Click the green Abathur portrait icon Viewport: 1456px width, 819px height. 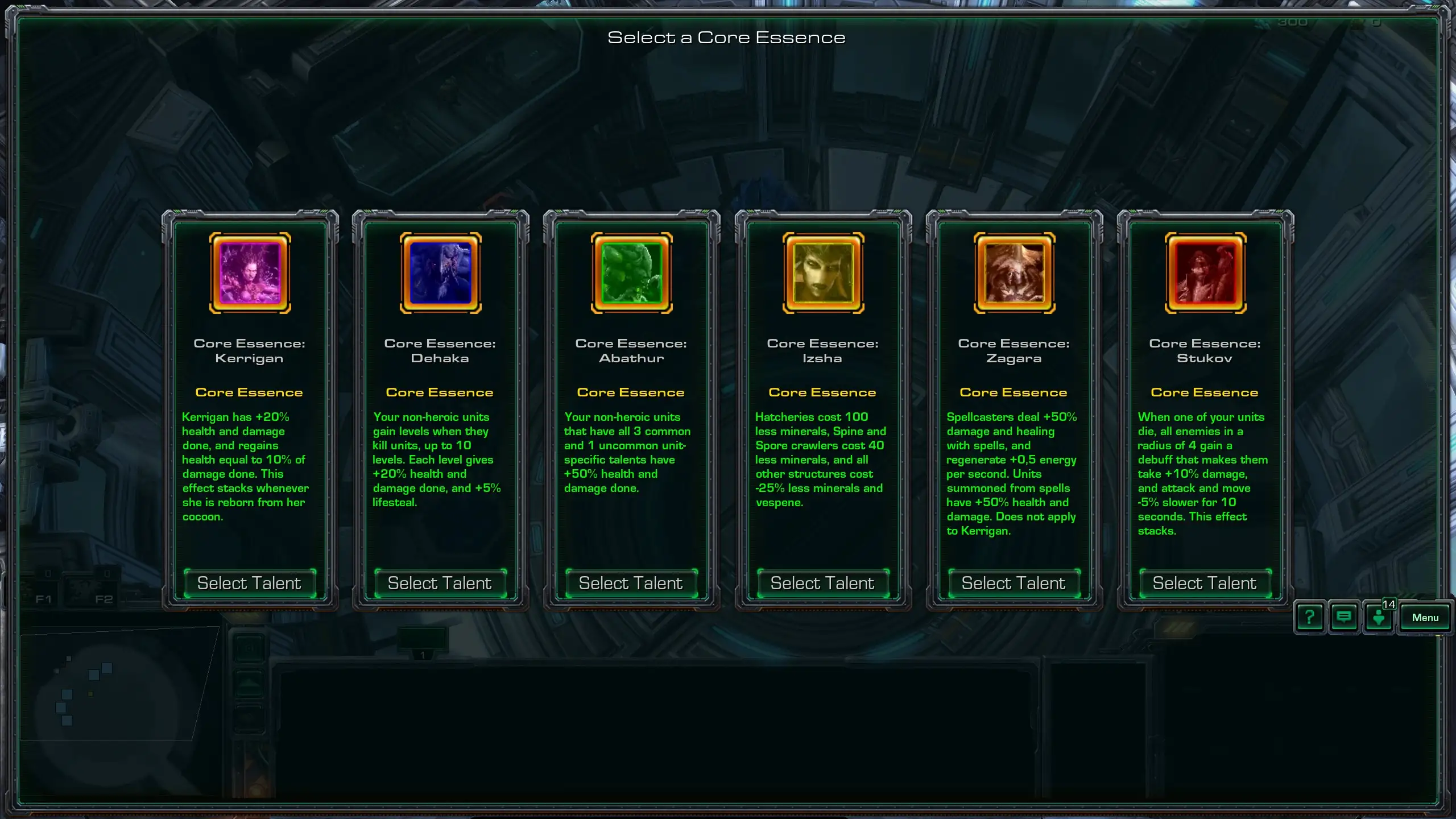tap(632, 273)
